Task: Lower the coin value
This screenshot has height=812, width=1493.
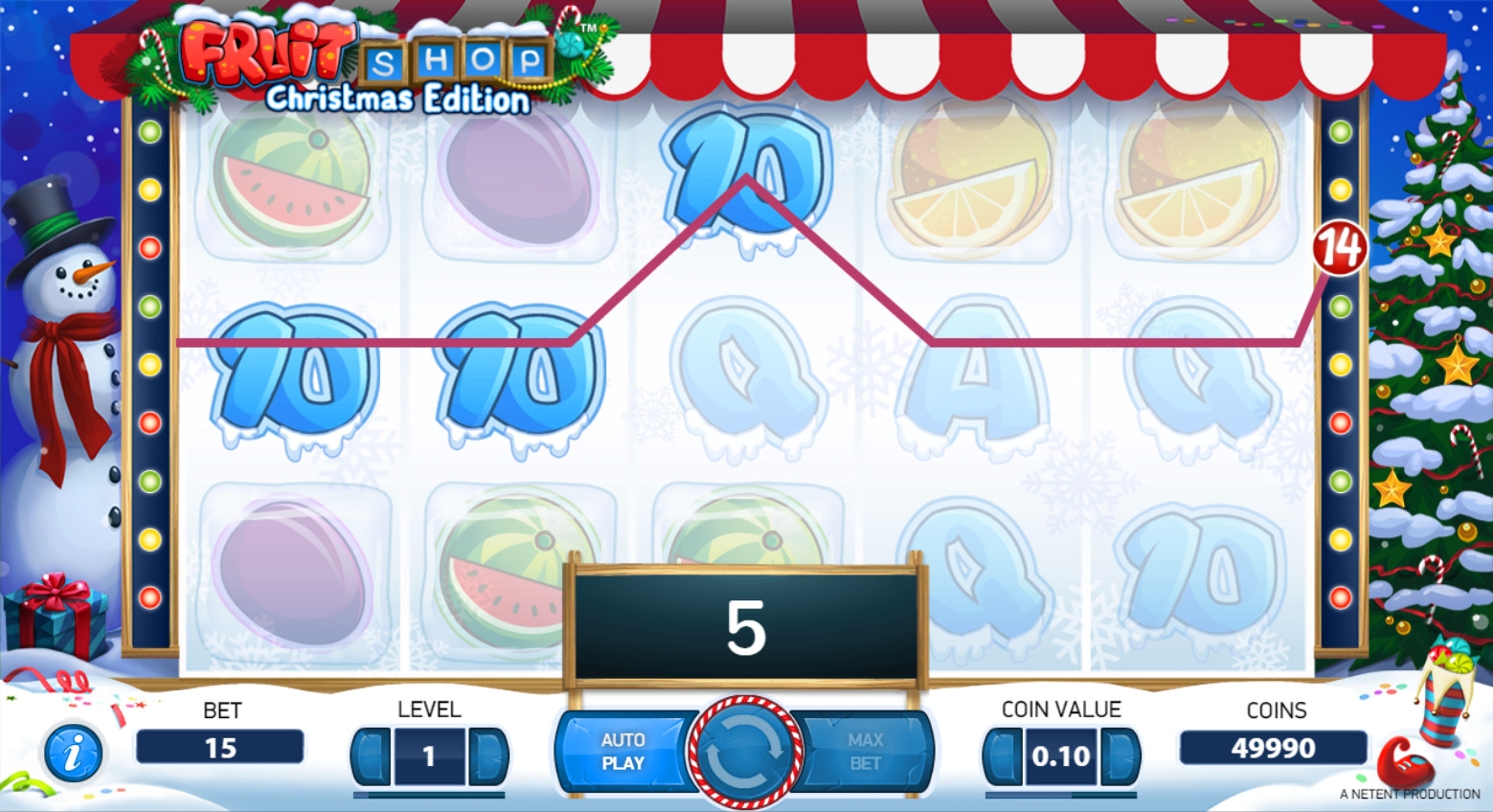Action: (x=1003, y=756)
